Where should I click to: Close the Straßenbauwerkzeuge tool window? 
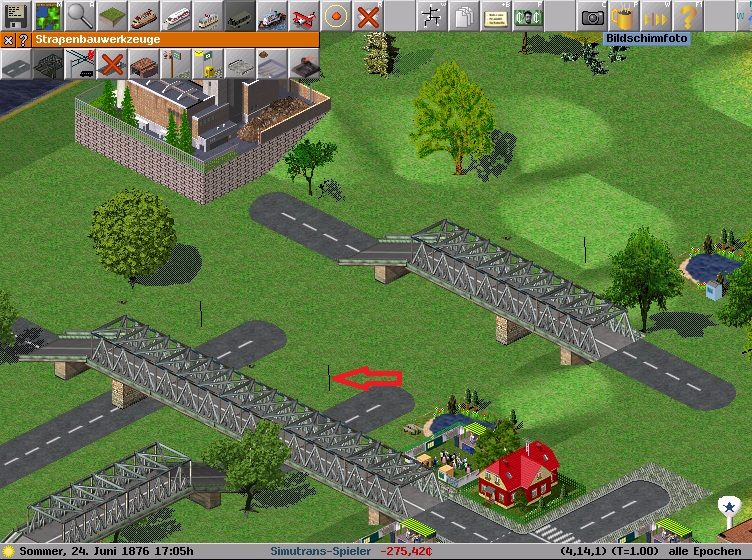point(8,40)
